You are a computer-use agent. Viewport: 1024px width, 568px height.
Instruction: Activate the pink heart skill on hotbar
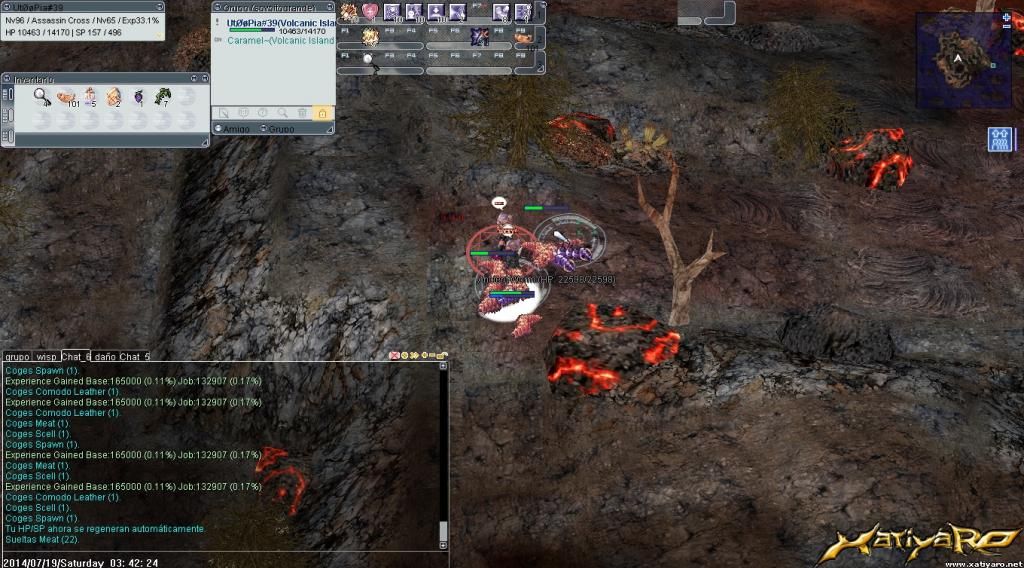coord(370,12)
